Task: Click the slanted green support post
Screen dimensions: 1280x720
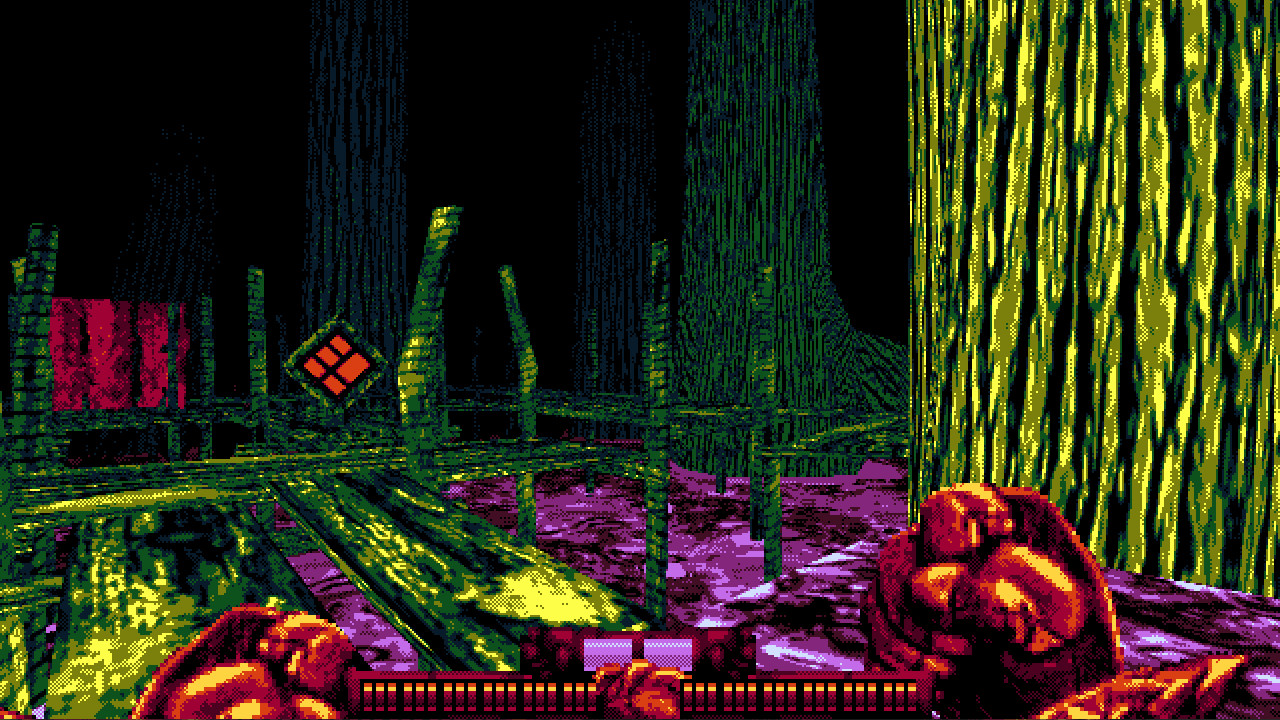Action: tap(430, 300)
